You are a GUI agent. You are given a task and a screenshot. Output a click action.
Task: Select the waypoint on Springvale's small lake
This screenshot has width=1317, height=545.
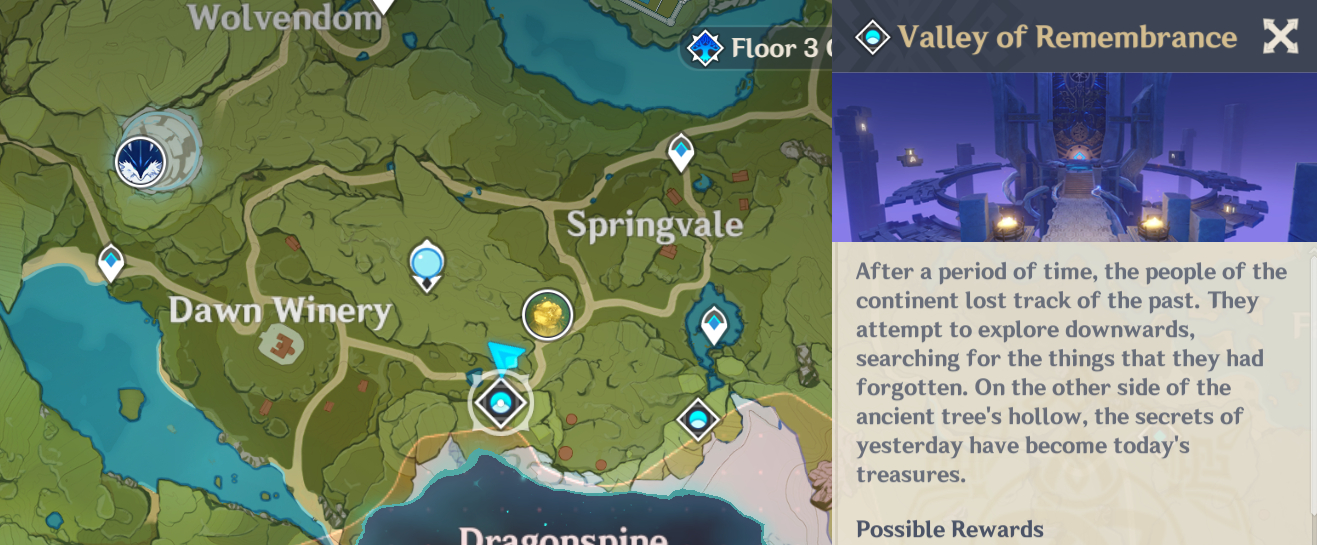(x=714, y=324)
